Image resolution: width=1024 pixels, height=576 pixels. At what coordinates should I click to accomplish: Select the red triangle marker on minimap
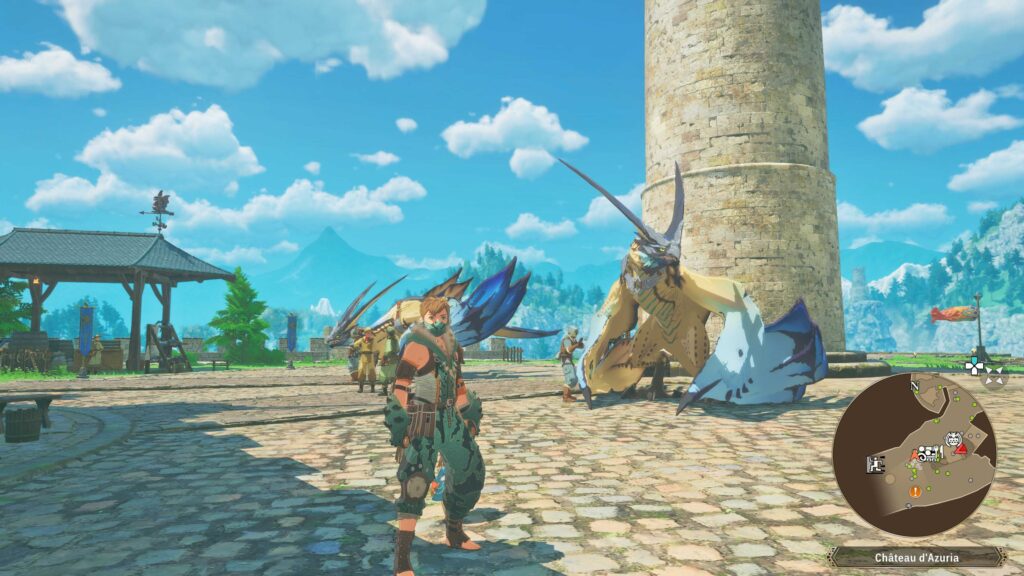click(x=960, y=449)
